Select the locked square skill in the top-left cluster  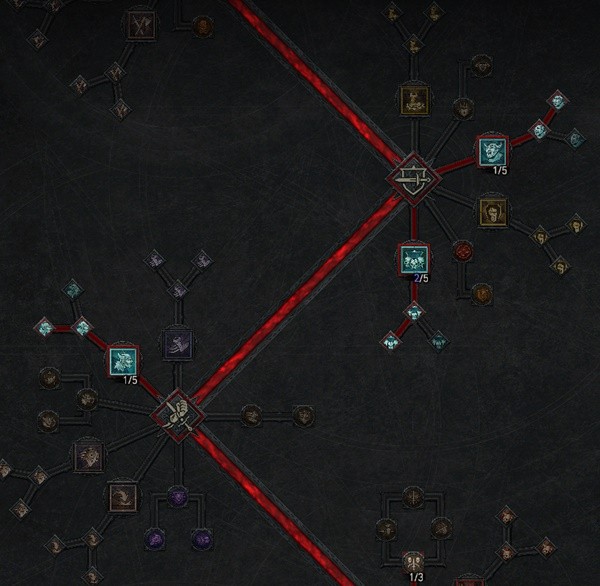(141, 25)
